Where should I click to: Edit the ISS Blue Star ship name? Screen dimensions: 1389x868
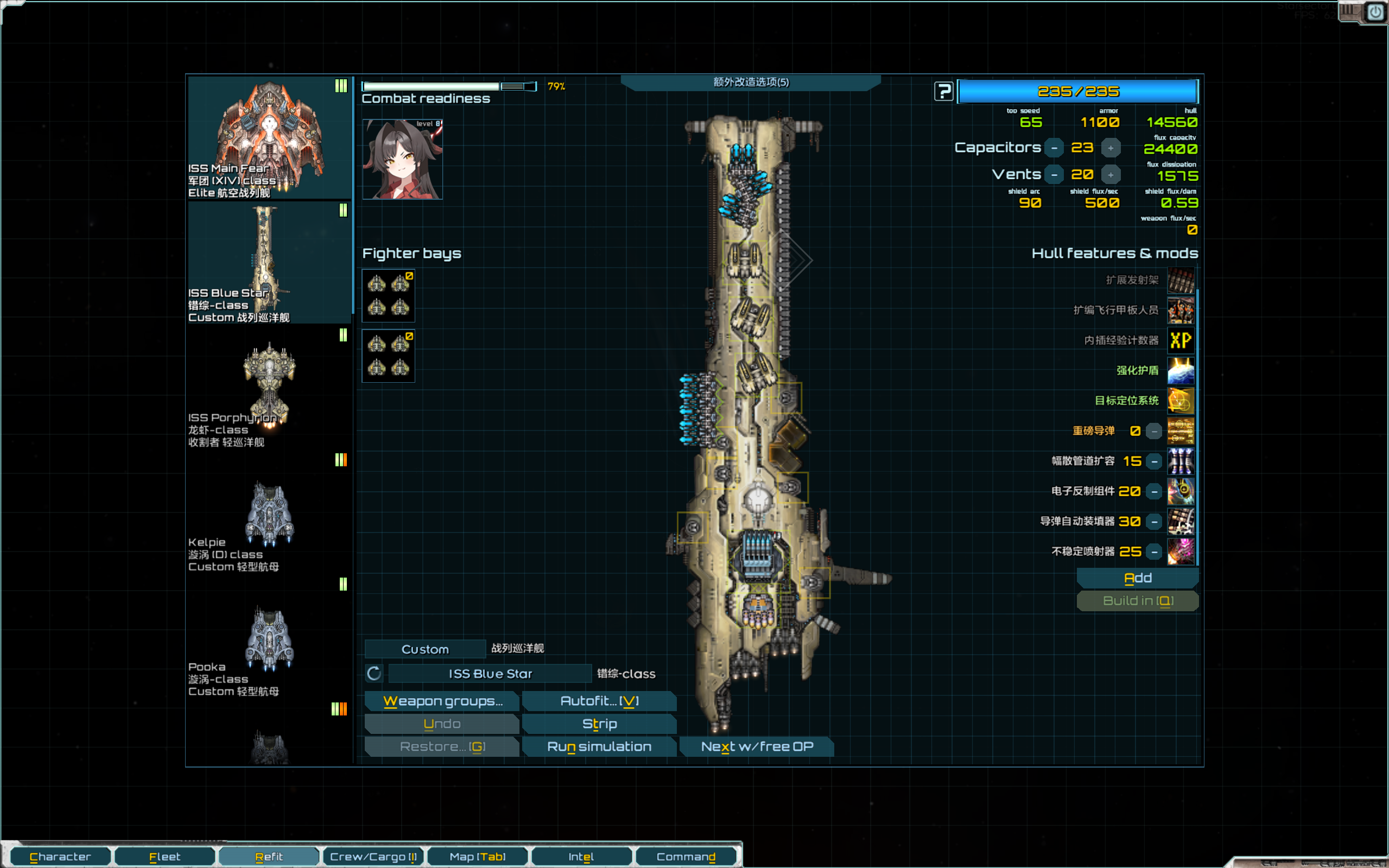click(x=490, y=673)
